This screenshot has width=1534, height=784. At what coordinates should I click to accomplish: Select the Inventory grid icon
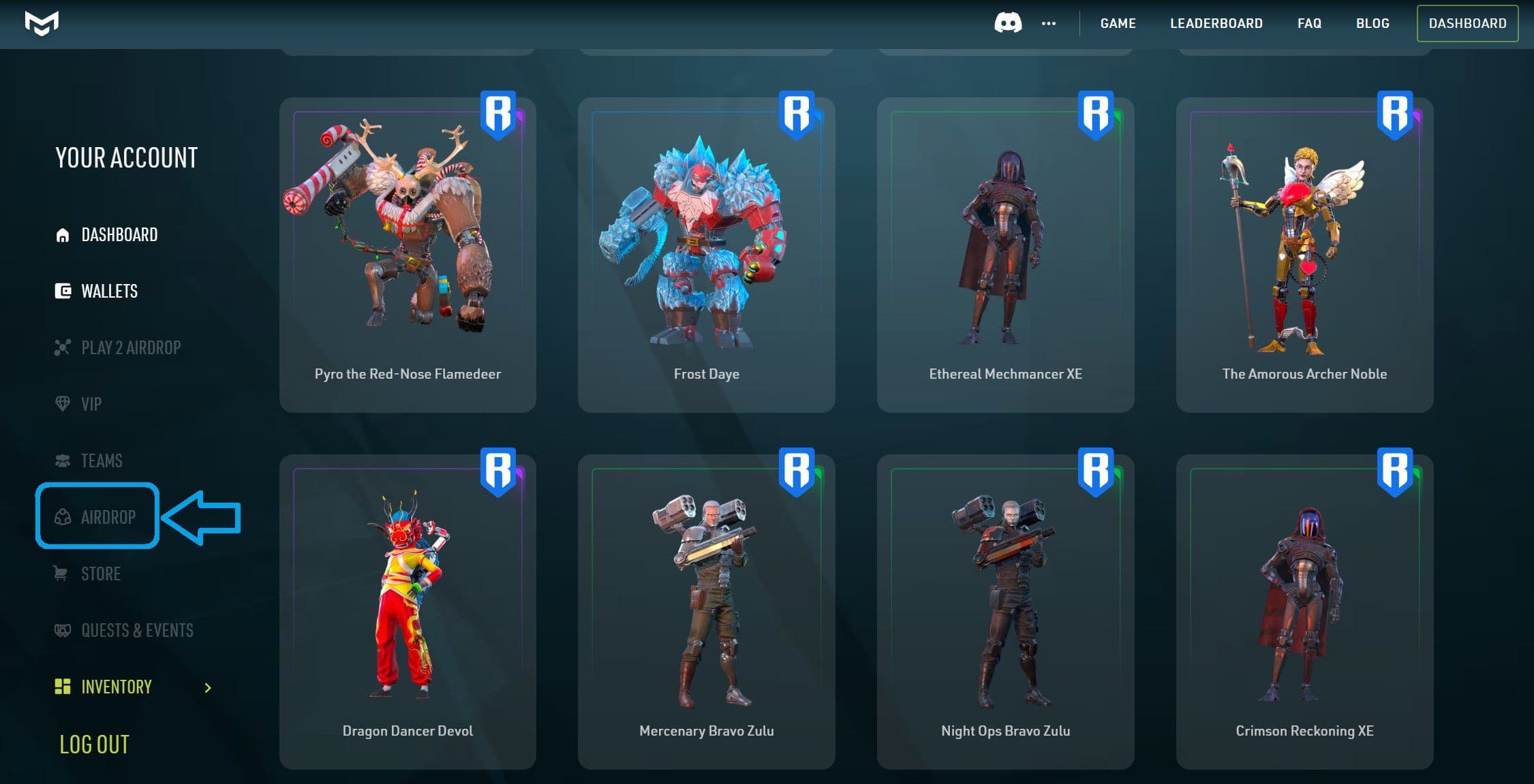click(x=62, y=687)
